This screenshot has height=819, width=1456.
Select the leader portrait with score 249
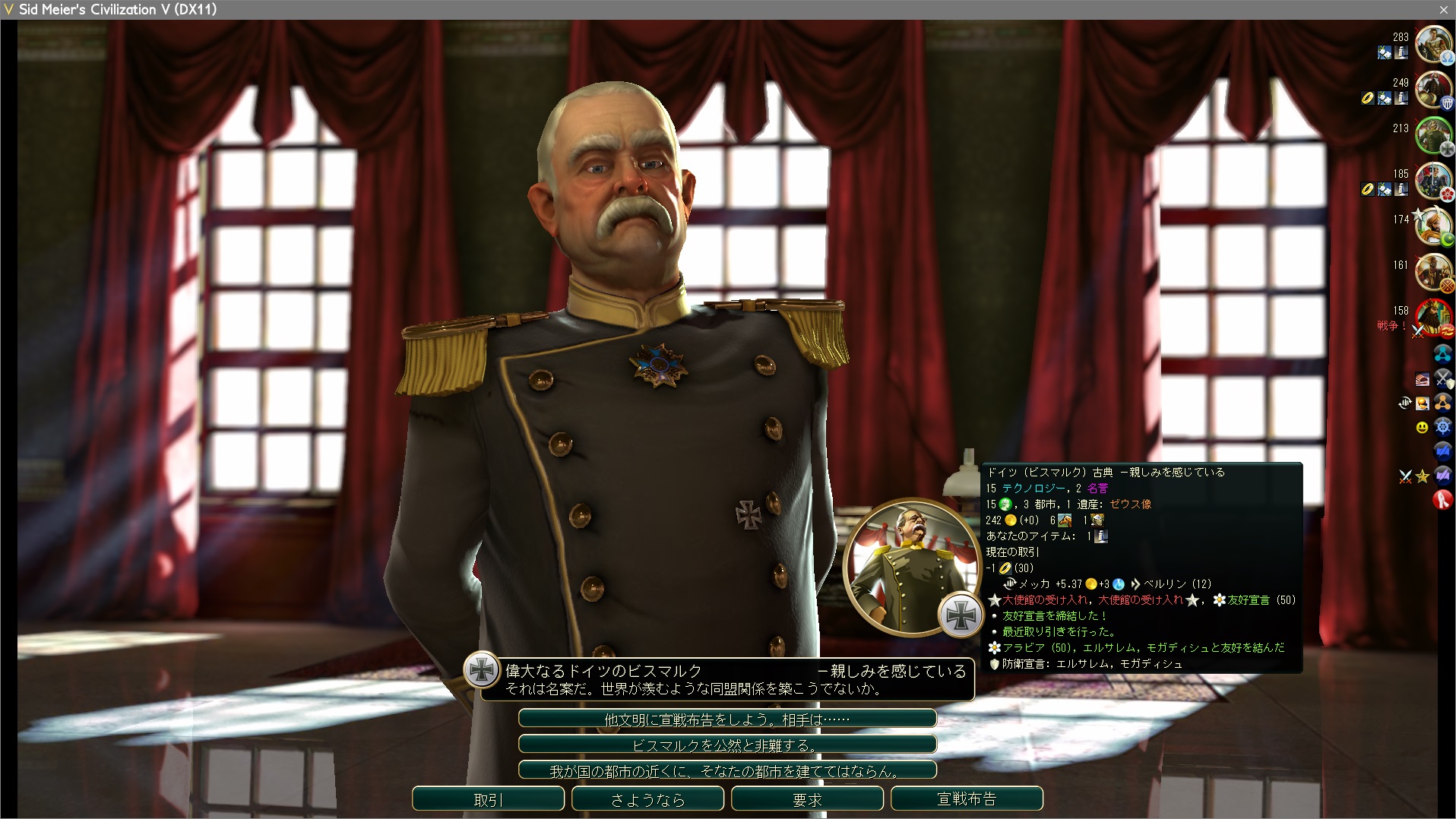[1433, 90]
